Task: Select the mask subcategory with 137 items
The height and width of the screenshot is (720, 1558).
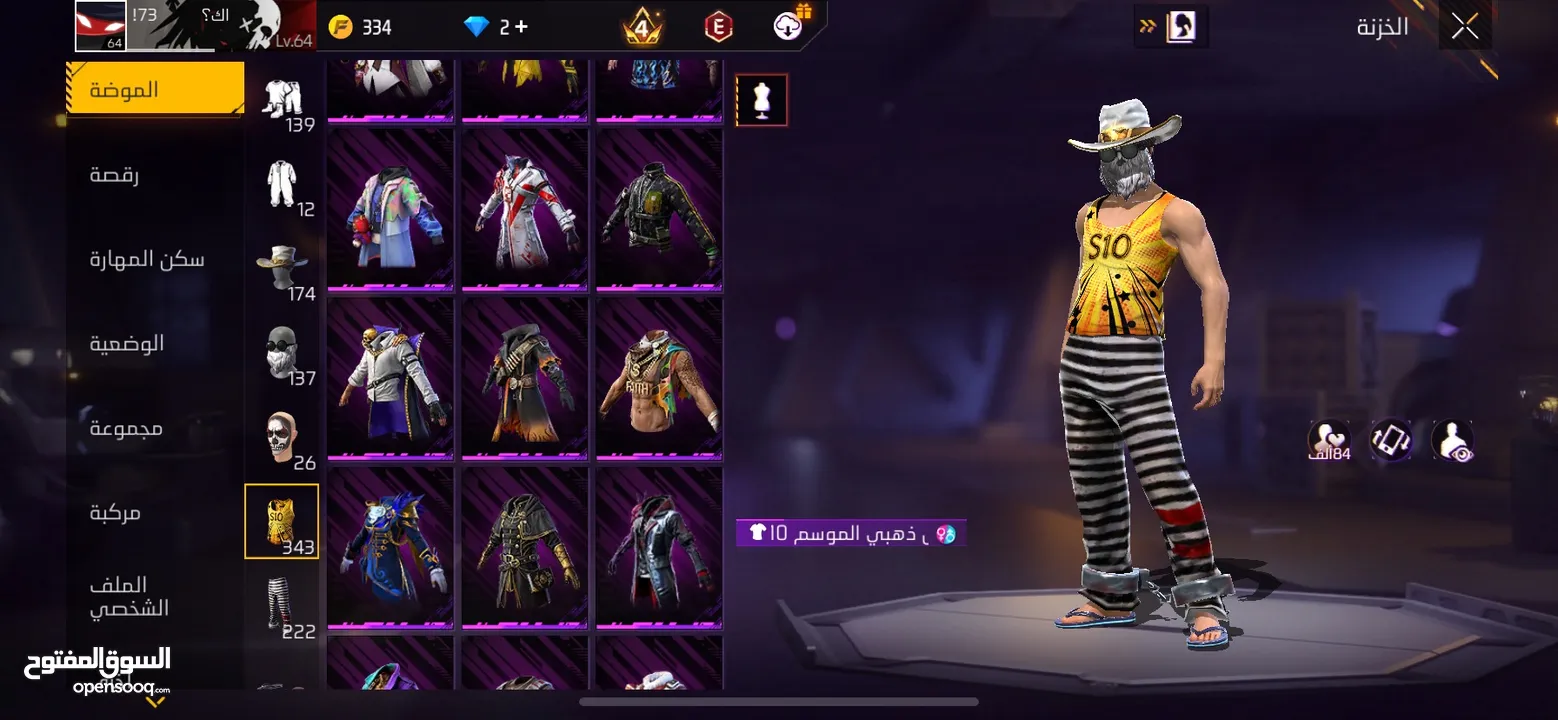Action: (x=282, y=352)
